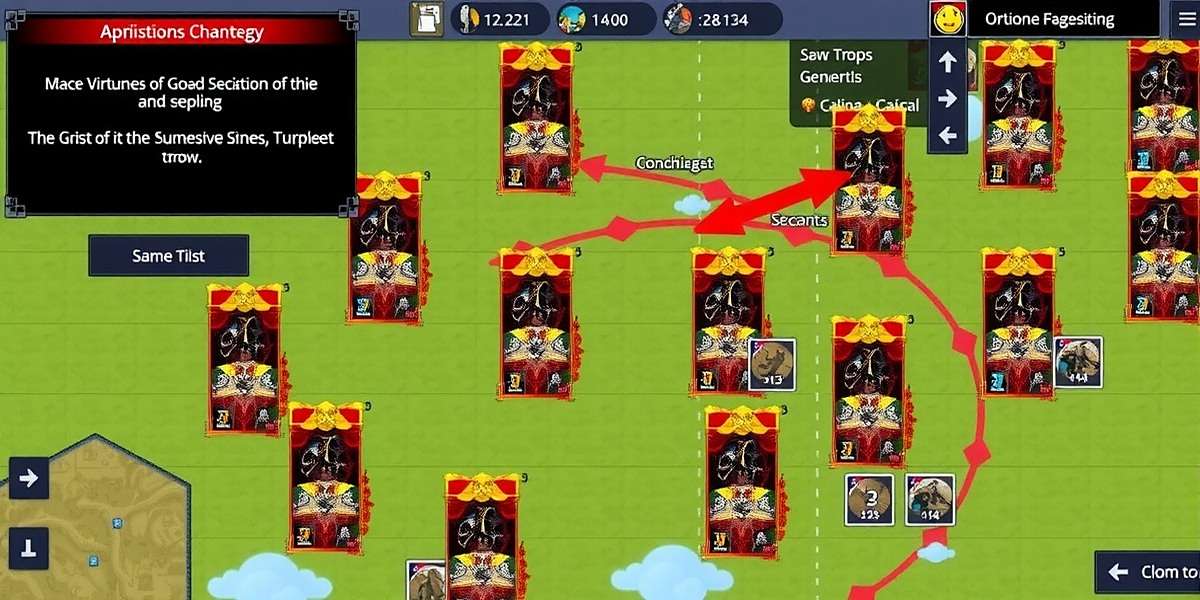Select the unit badge numbered 414
The width and height of the screenshot is (1200, 600).
[930, 500]
